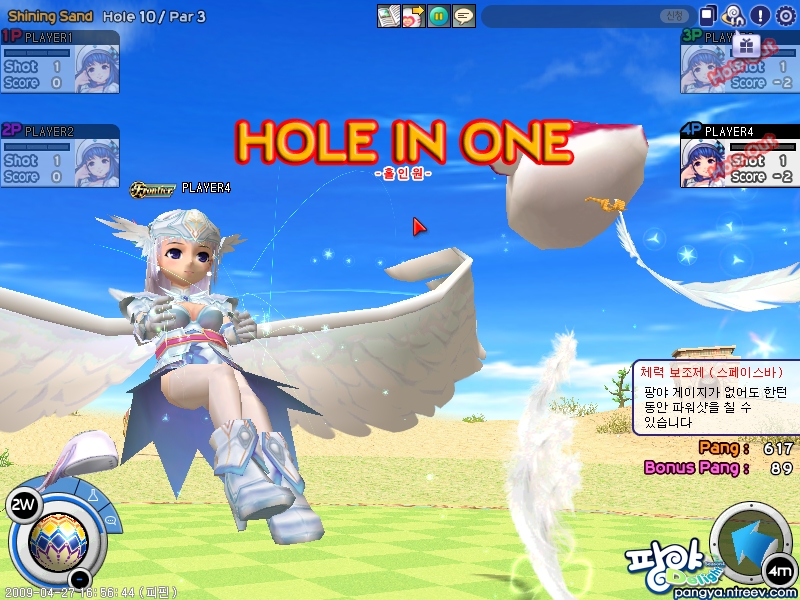The image size is (800, 600).
Task: Click the stacked cards icon
Action: [x=708, y=15]
